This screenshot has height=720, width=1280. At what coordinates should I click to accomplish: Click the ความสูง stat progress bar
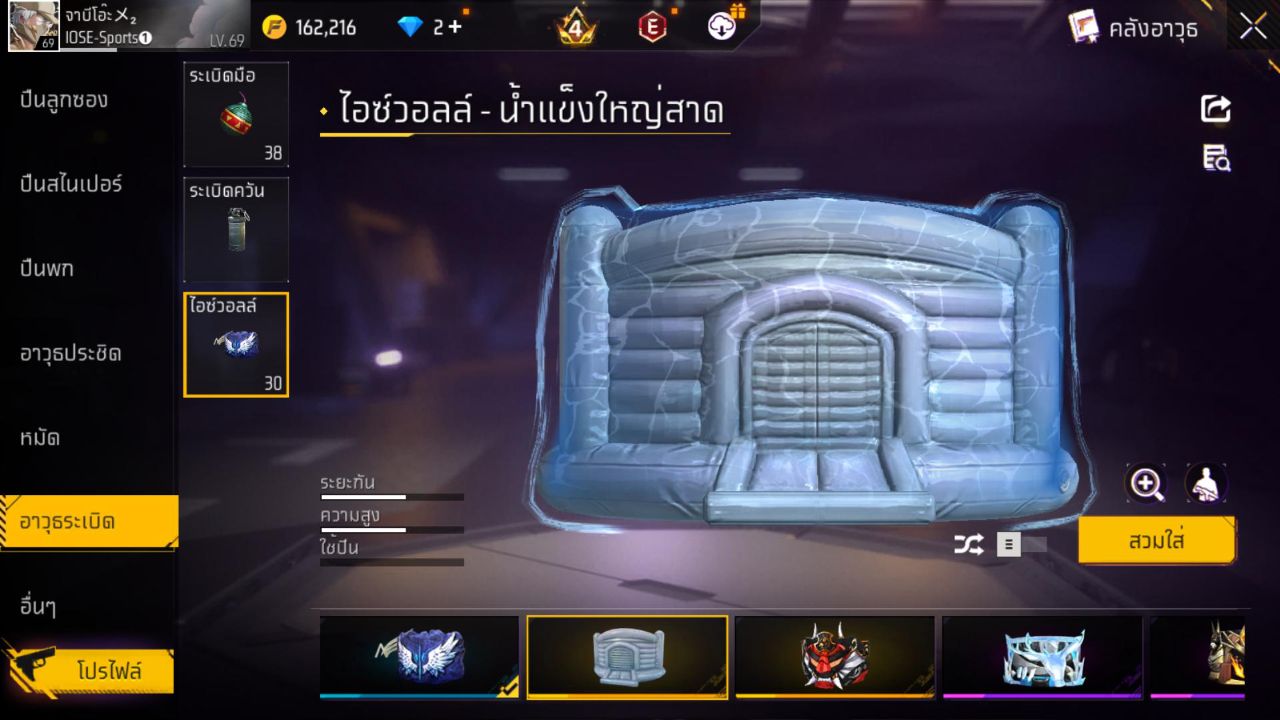click(390, 529)
